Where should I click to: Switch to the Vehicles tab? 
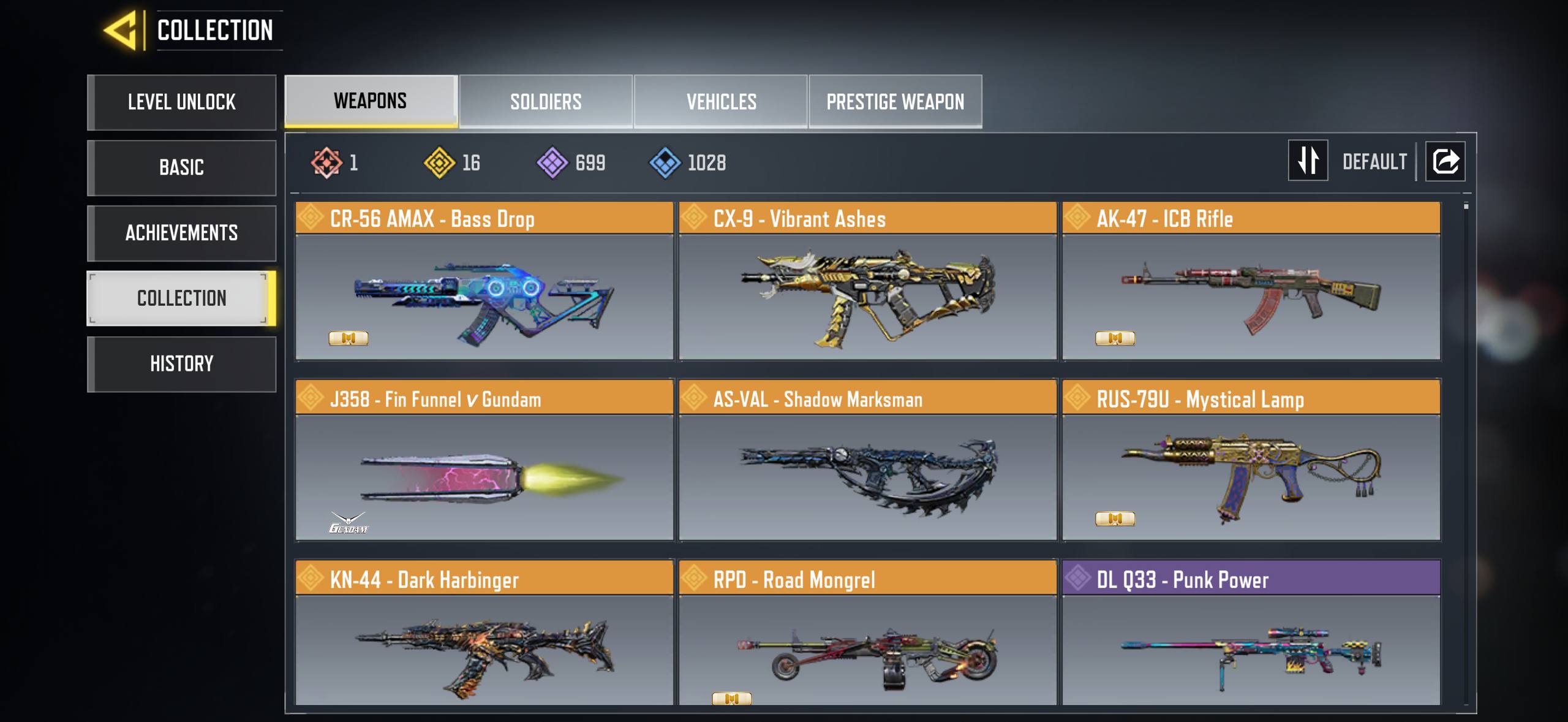(721, 102)
